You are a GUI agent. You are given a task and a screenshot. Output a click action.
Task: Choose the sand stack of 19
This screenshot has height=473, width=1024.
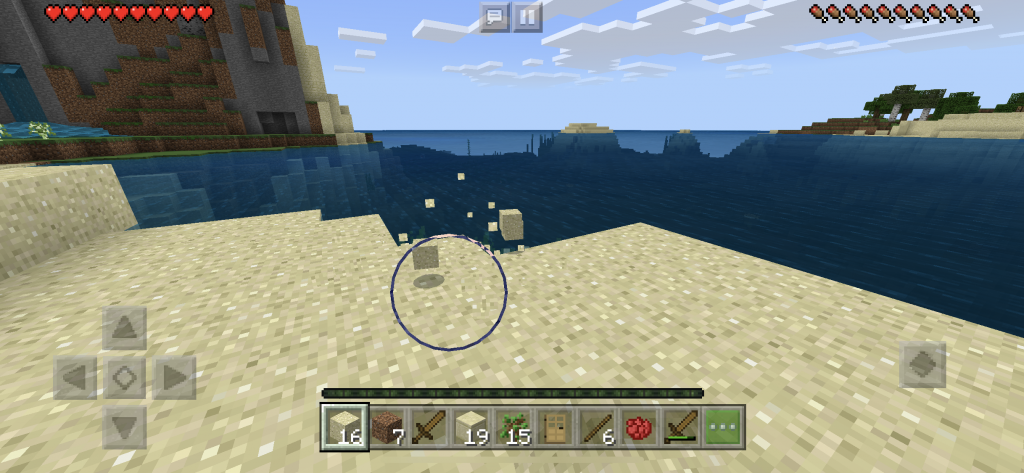pyautogui.click(x=471, y=427)
